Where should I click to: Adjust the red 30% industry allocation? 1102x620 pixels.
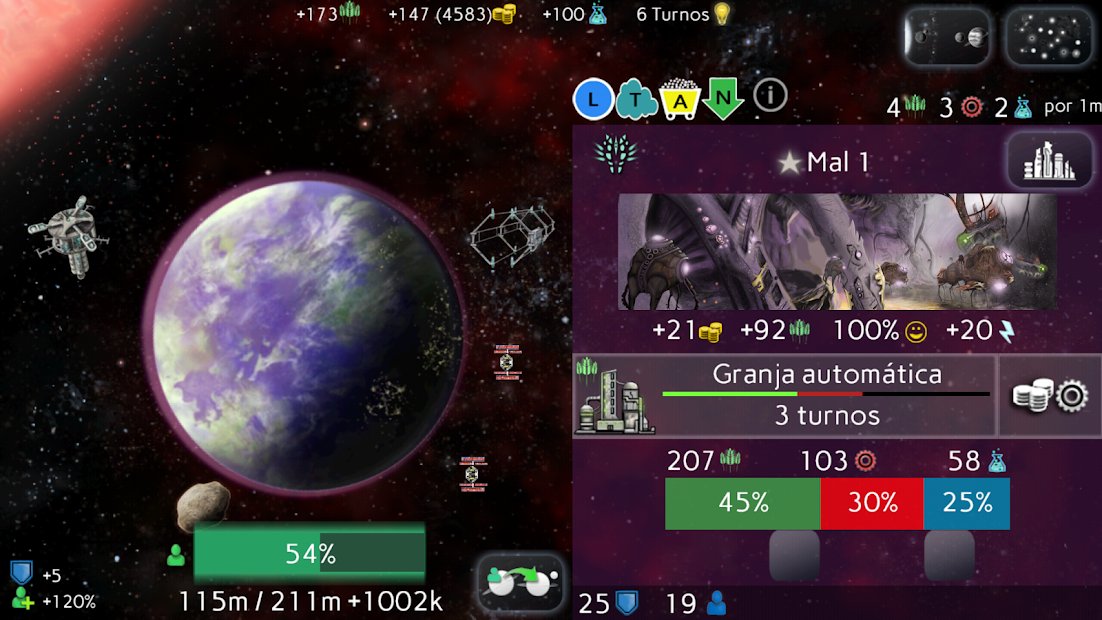(872, 503)
